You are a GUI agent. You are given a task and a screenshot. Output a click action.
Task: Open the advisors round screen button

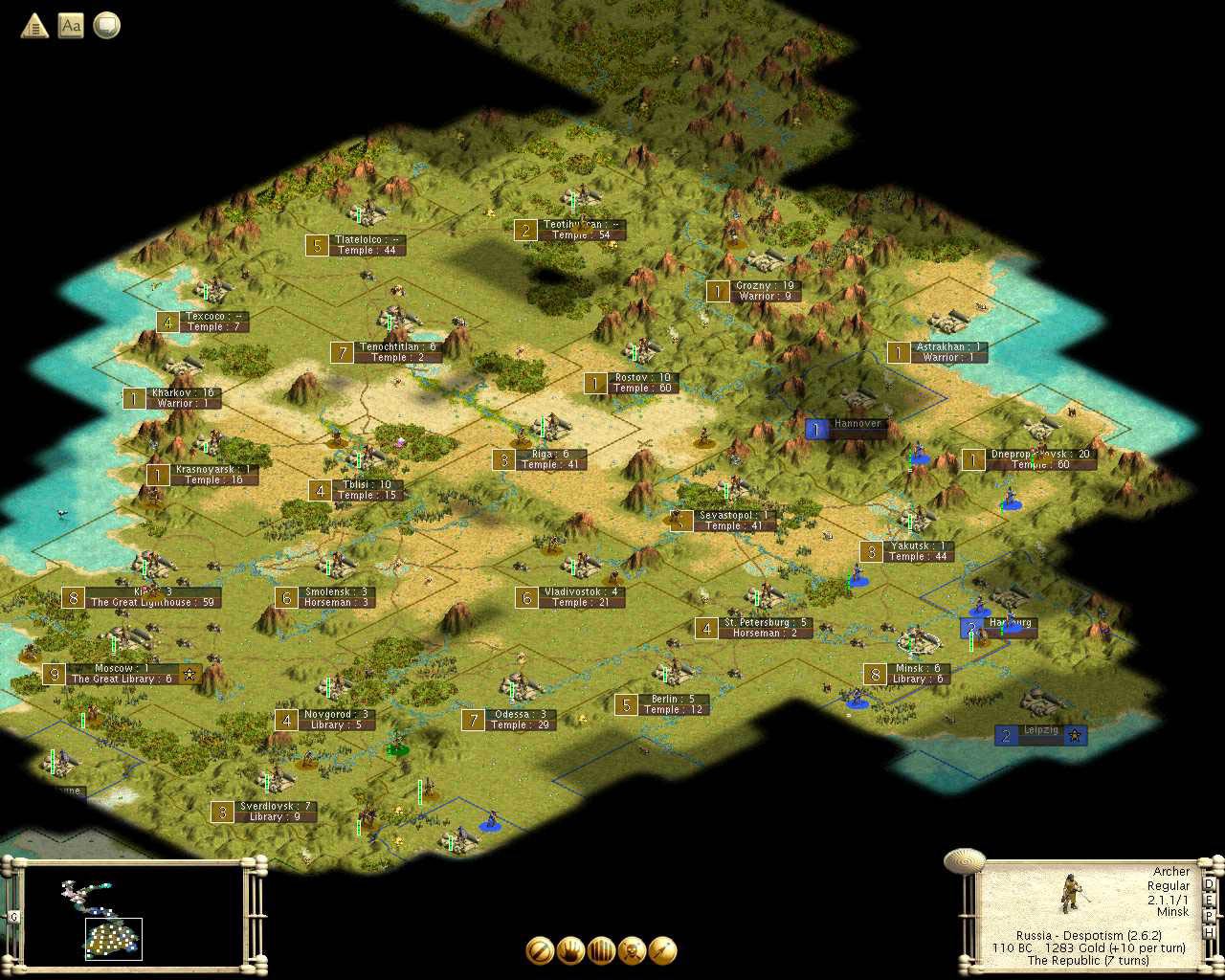click(107, 26)
